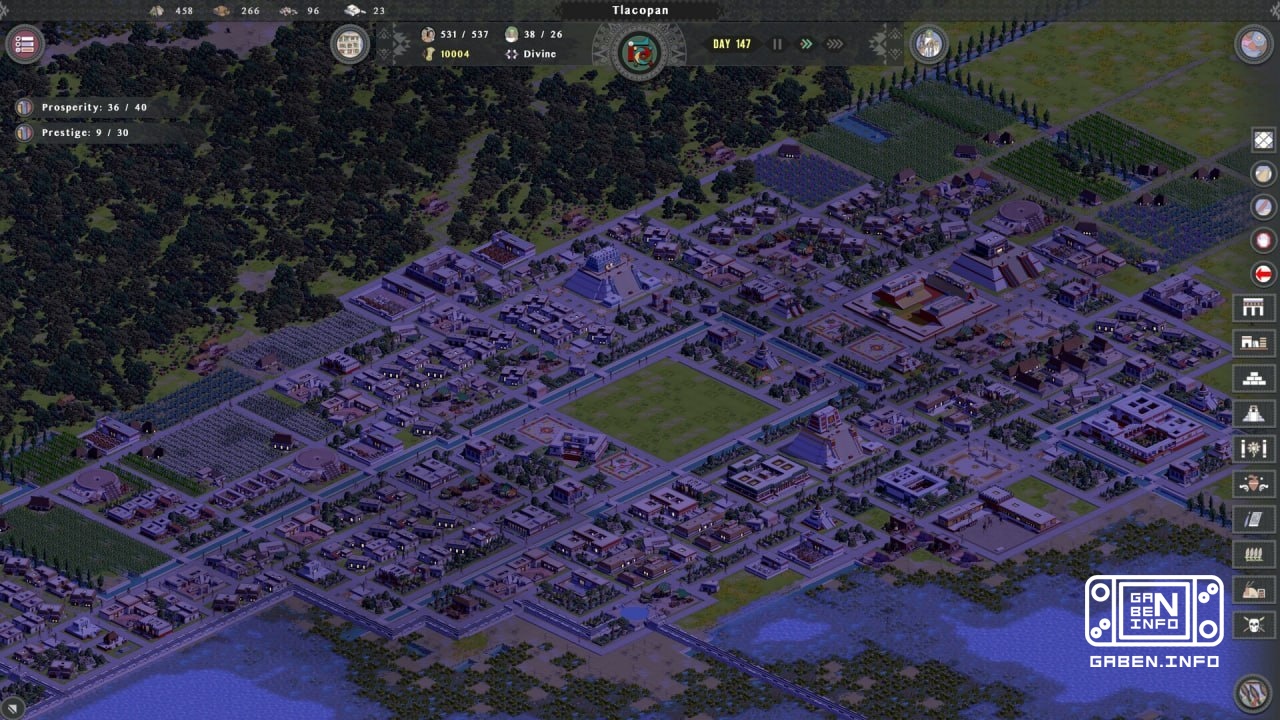Click the advisor portrait at top-right
The width and height of the screenshot is (1280, 720).
[x=930, y=44]
